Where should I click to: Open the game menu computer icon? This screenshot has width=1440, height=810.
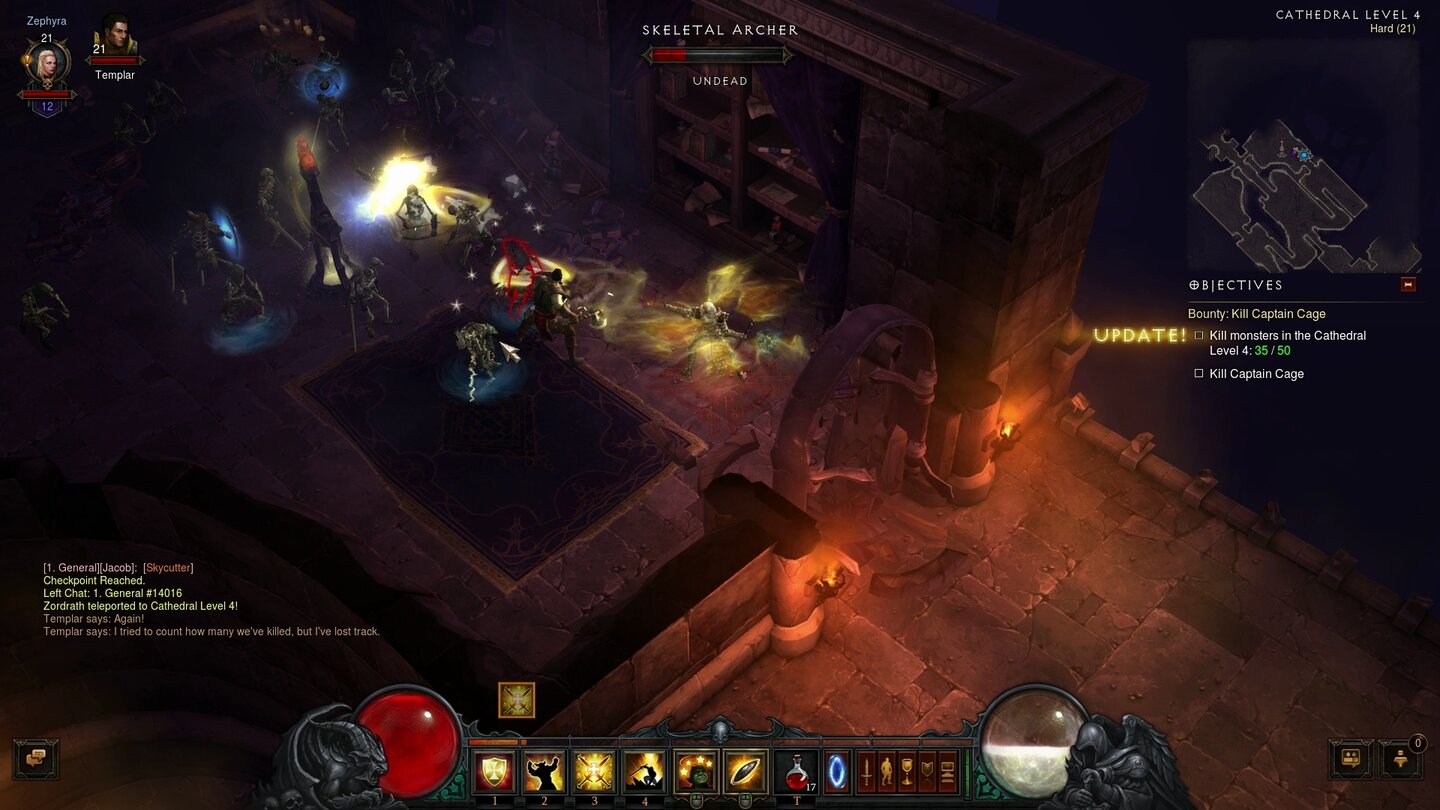[947, 772]
